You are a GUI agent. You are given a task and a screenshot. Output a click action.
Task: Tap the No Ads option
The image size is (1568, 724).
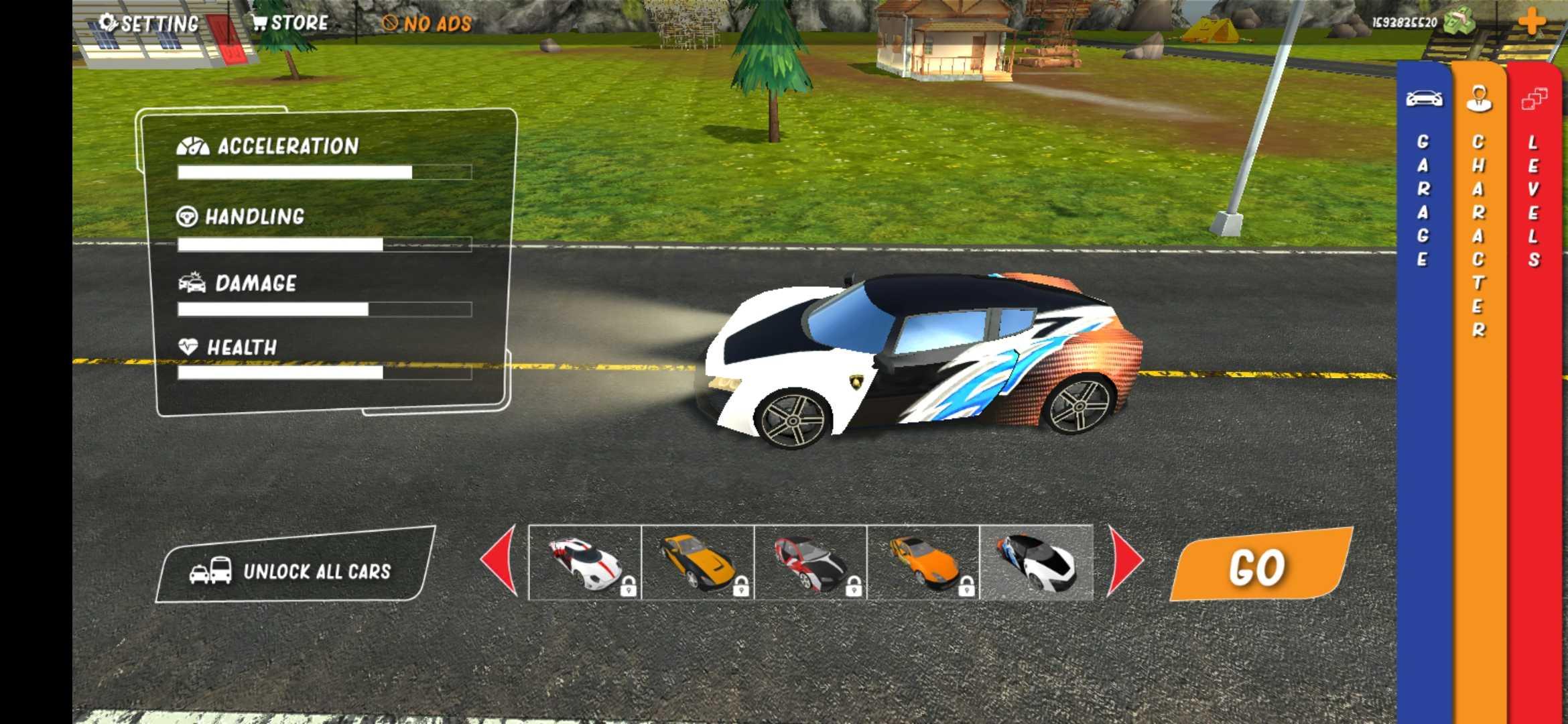(x=427, y=24)
